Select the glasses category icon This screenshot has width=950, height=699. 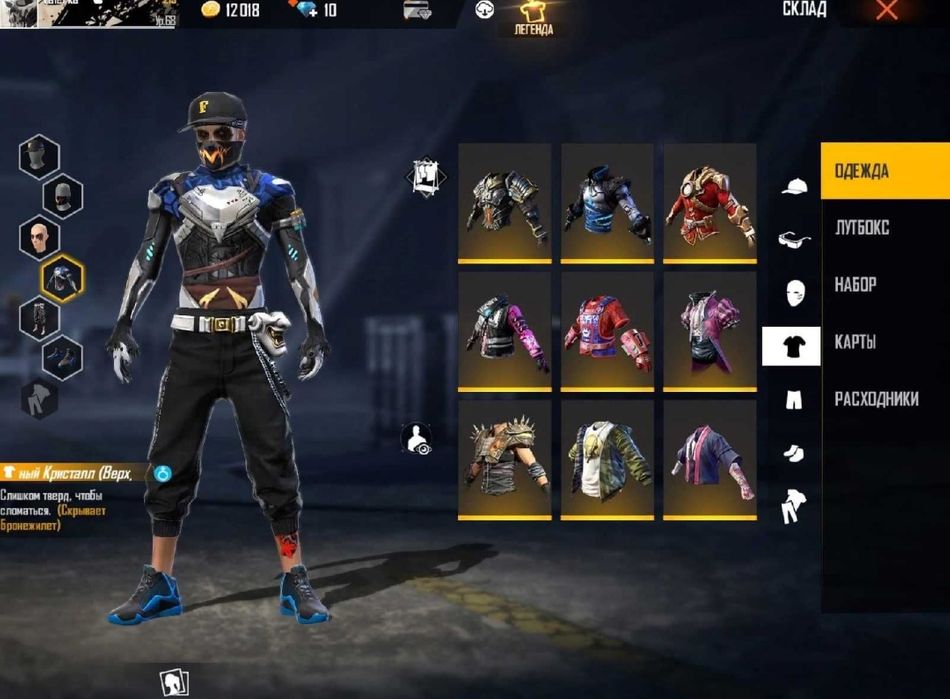(794, 239)
